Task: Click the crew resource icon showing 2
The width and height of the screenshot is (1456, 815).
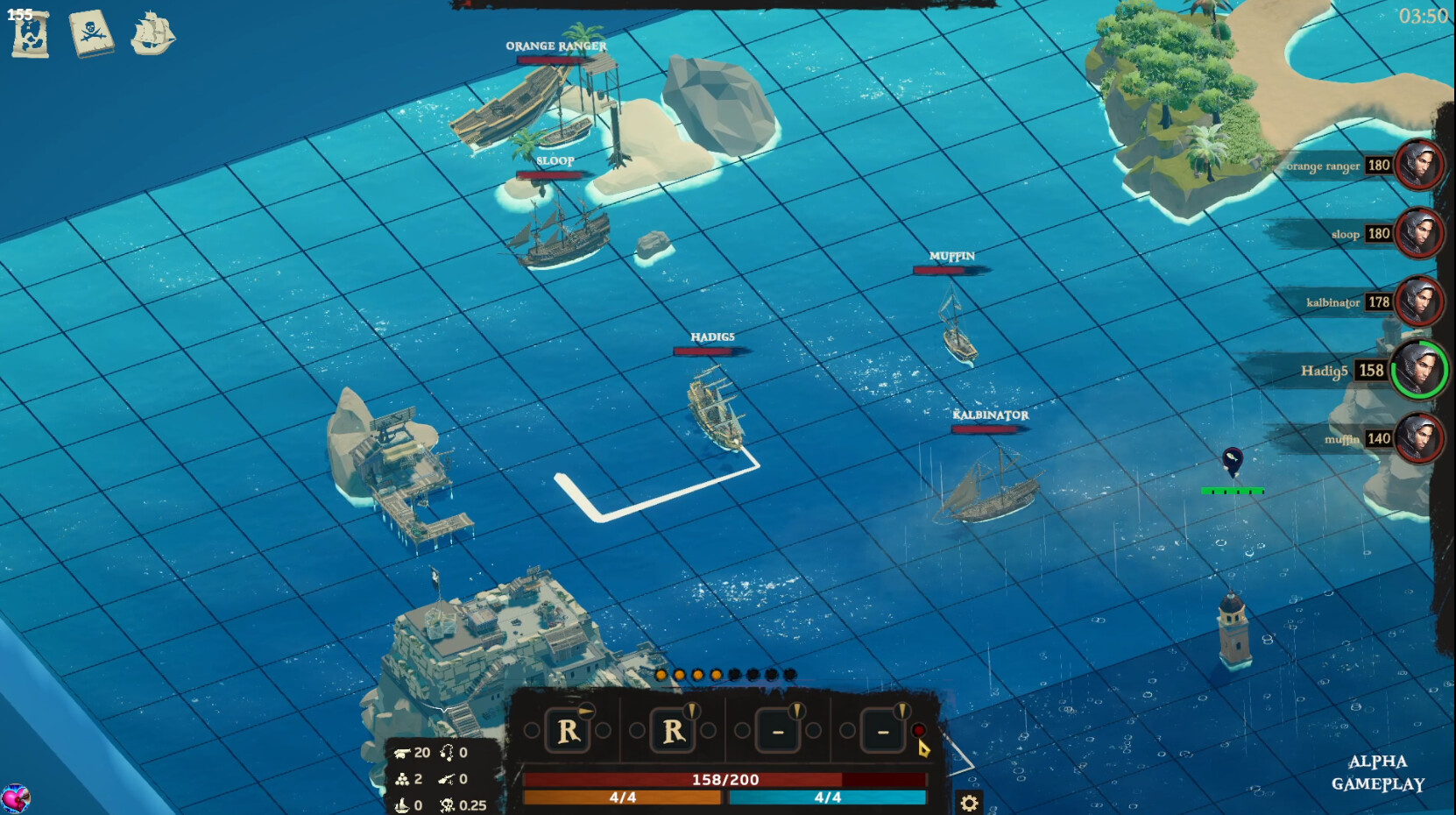Action: 402,777
